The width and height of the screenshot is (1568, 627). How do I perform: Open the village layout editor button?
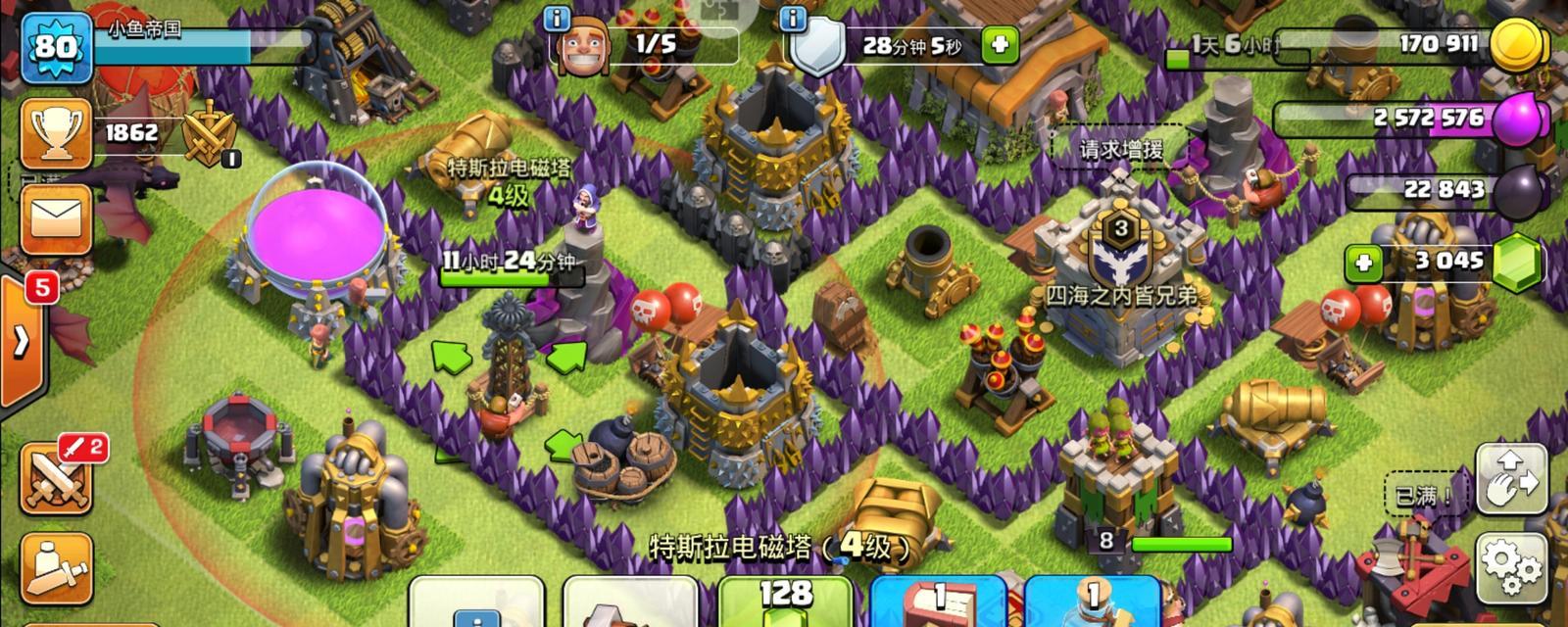coord(1510,479)
